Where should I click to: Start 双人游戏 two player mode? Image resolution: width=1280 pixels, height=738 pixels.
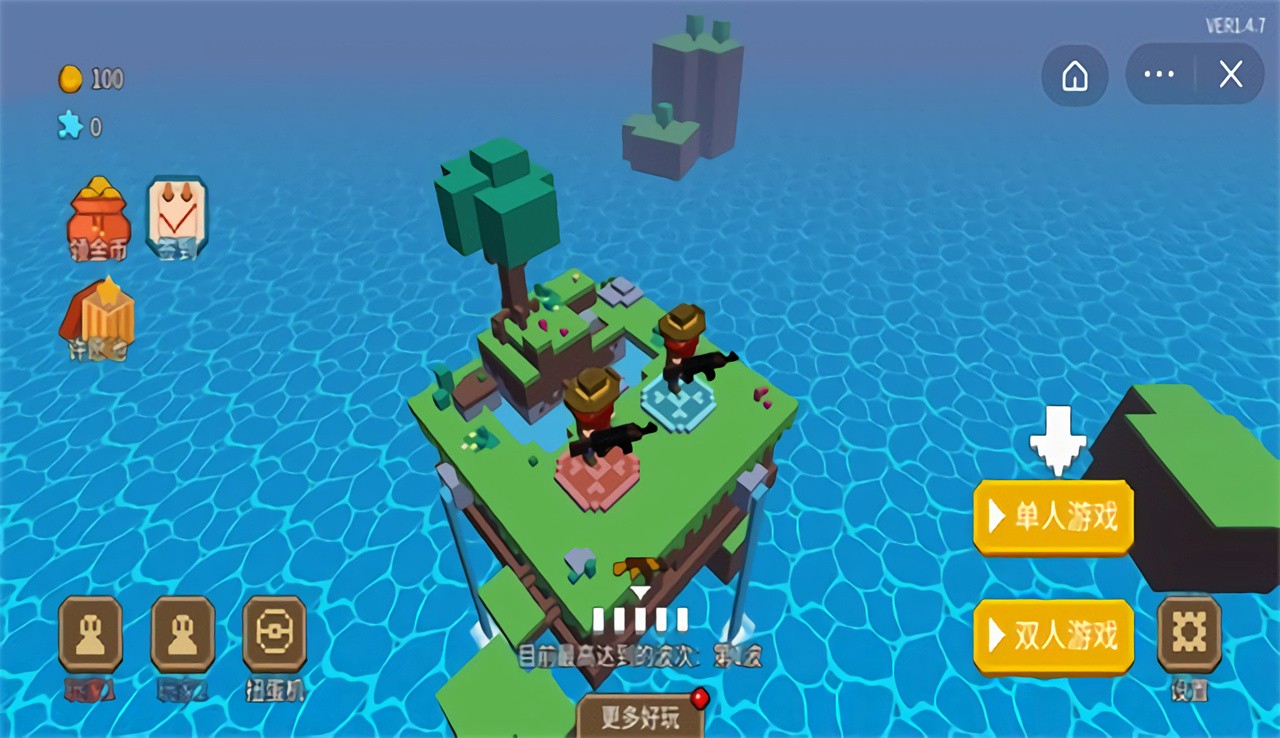tap(1053, 637)
